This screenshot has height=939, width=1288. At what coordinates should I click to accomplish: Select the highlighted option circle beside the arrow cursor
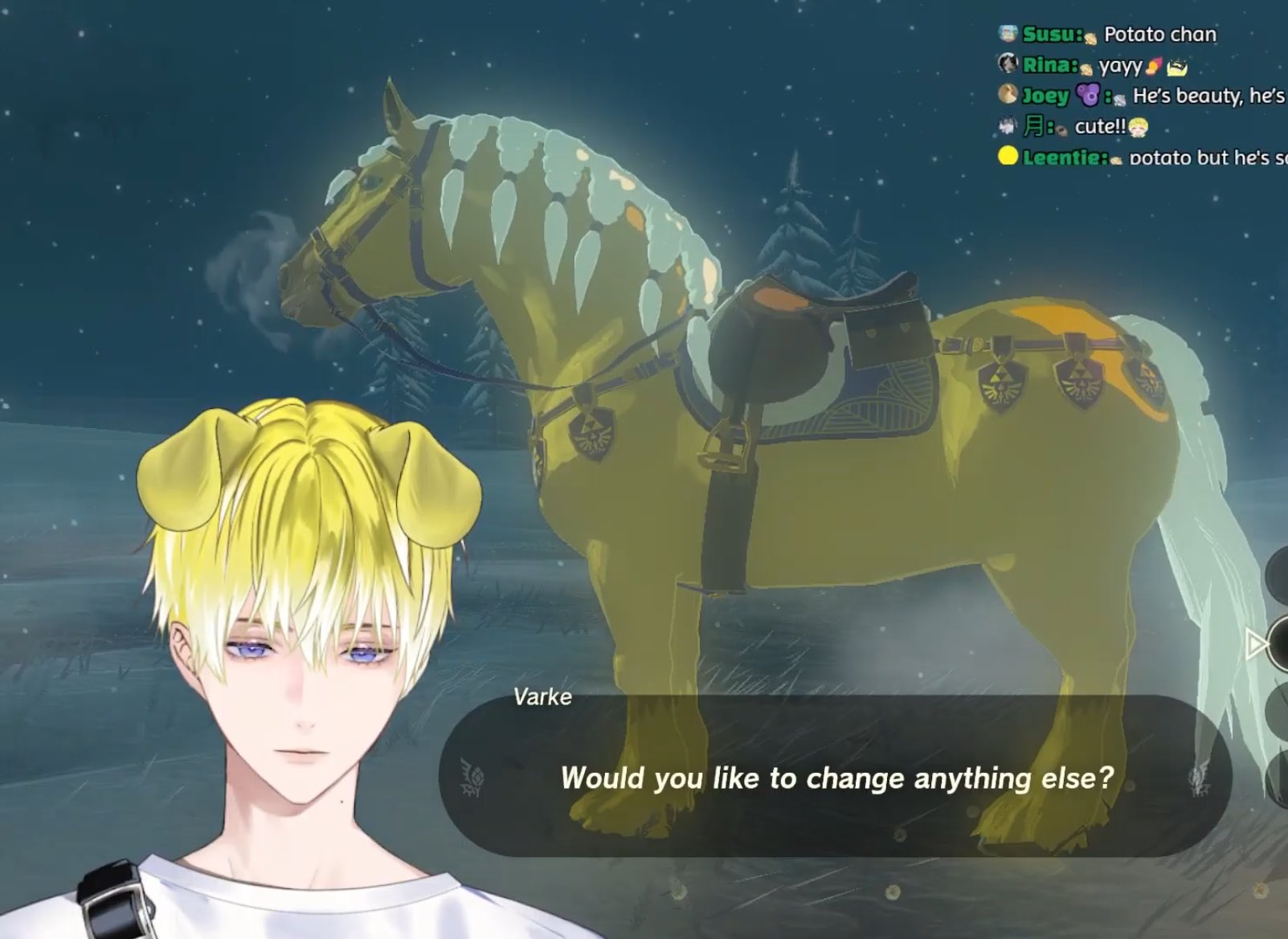tap(1279, 643)
